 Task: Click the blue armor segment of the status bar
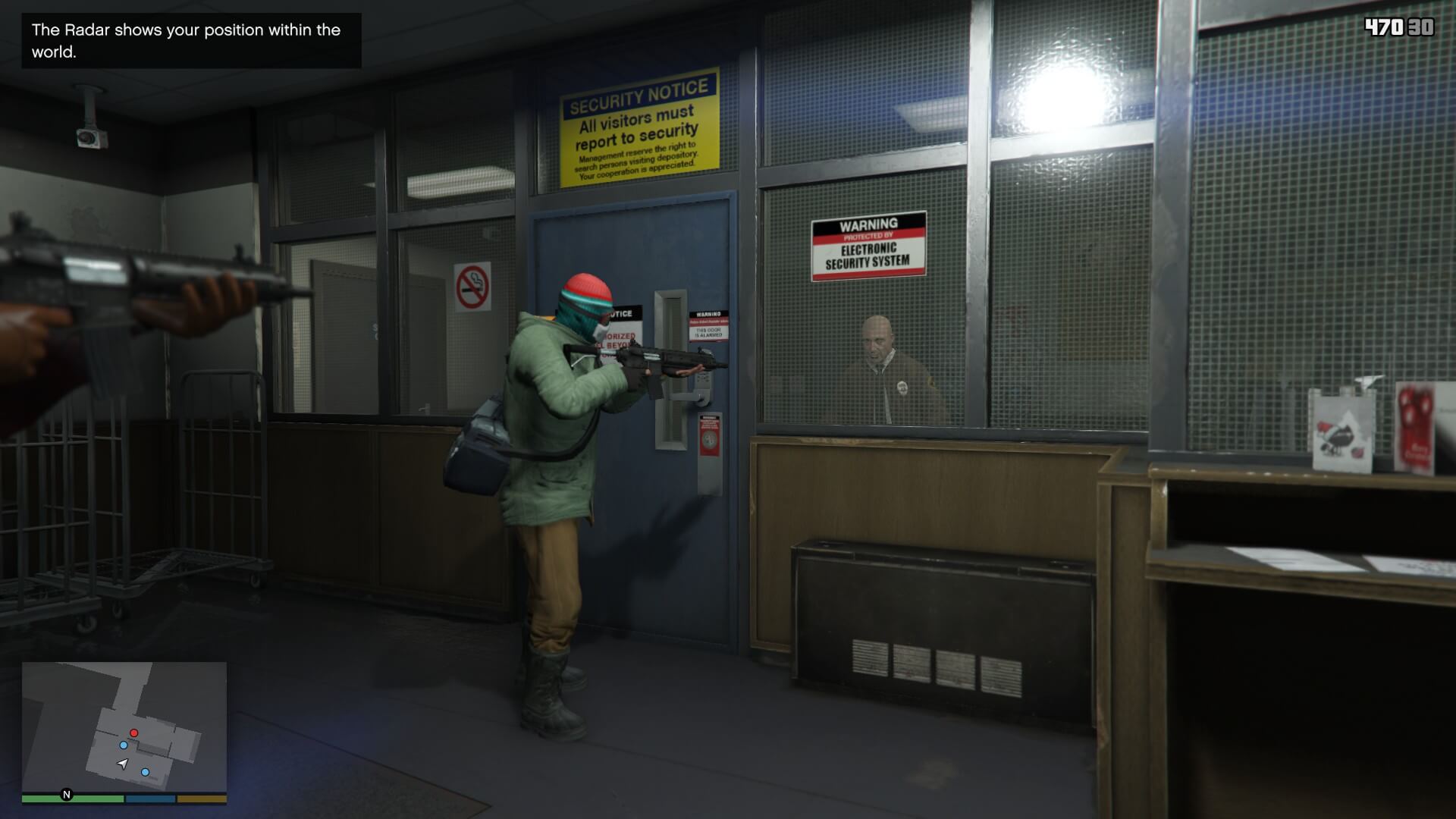(x=150, y=799)
